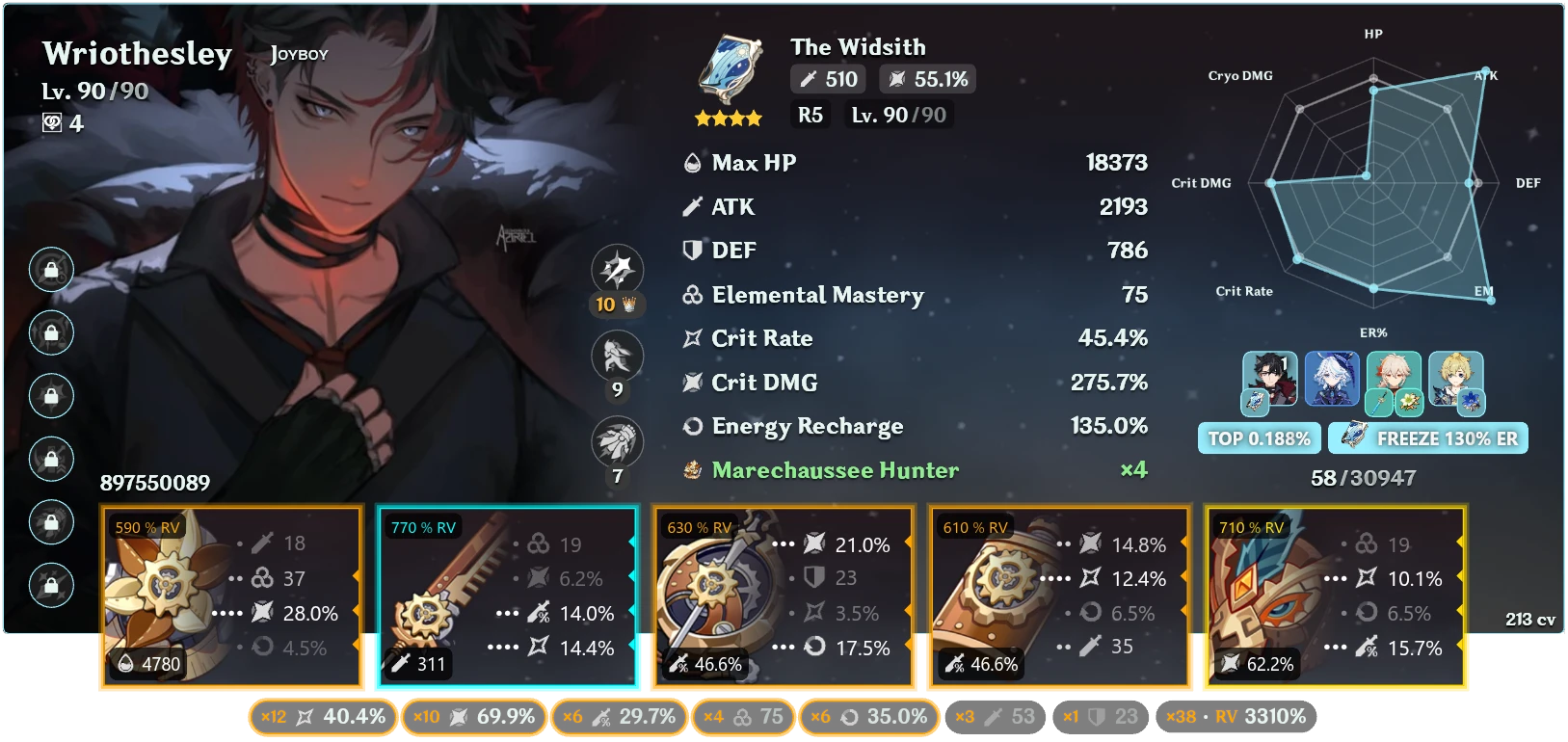1568x742 pixels.
Task: Click the level 7 Elemental Burst talent icon
Action: [x=617, y=437]
